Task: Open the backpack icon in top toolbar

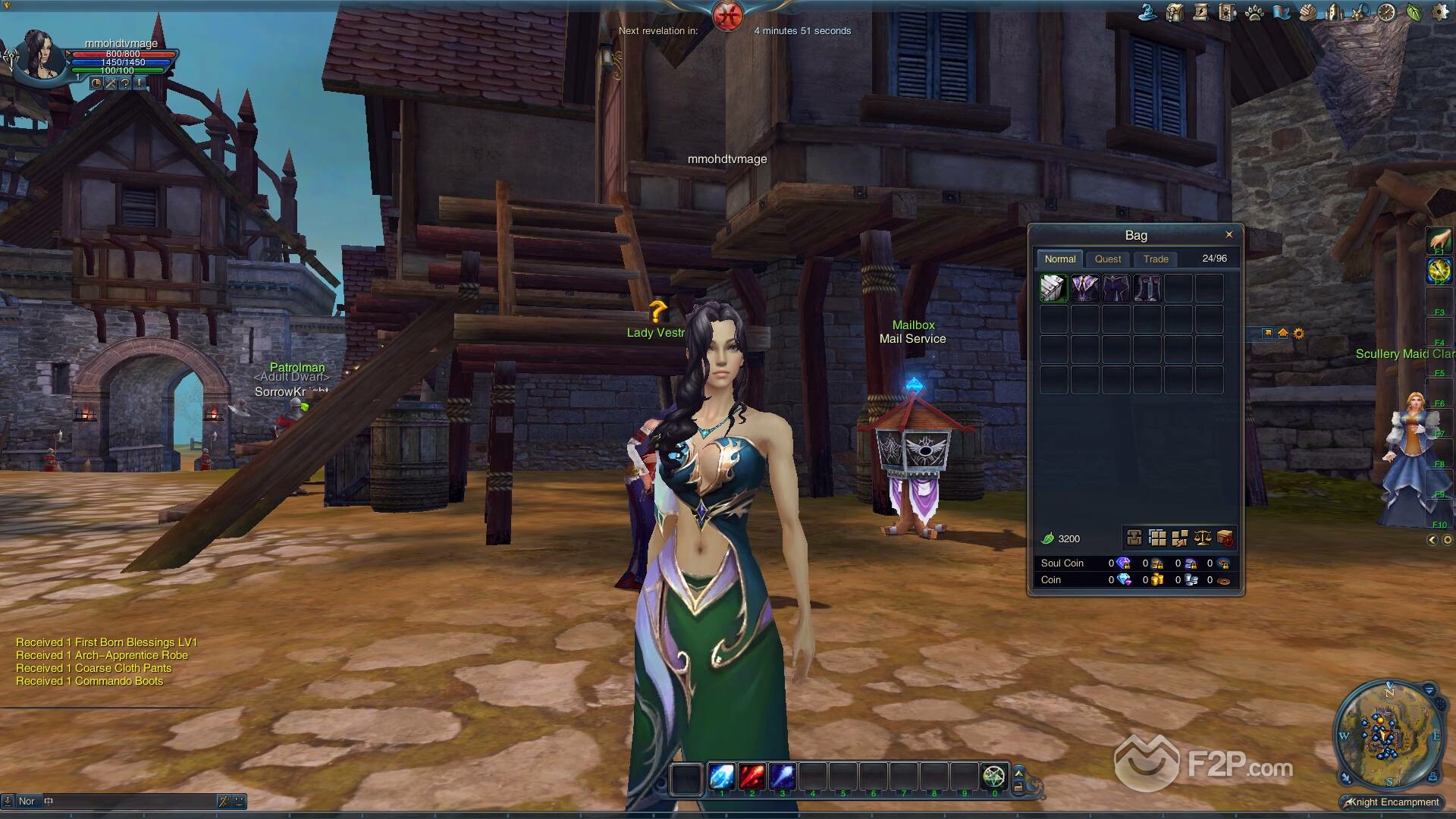Action: coord(1175,12)
